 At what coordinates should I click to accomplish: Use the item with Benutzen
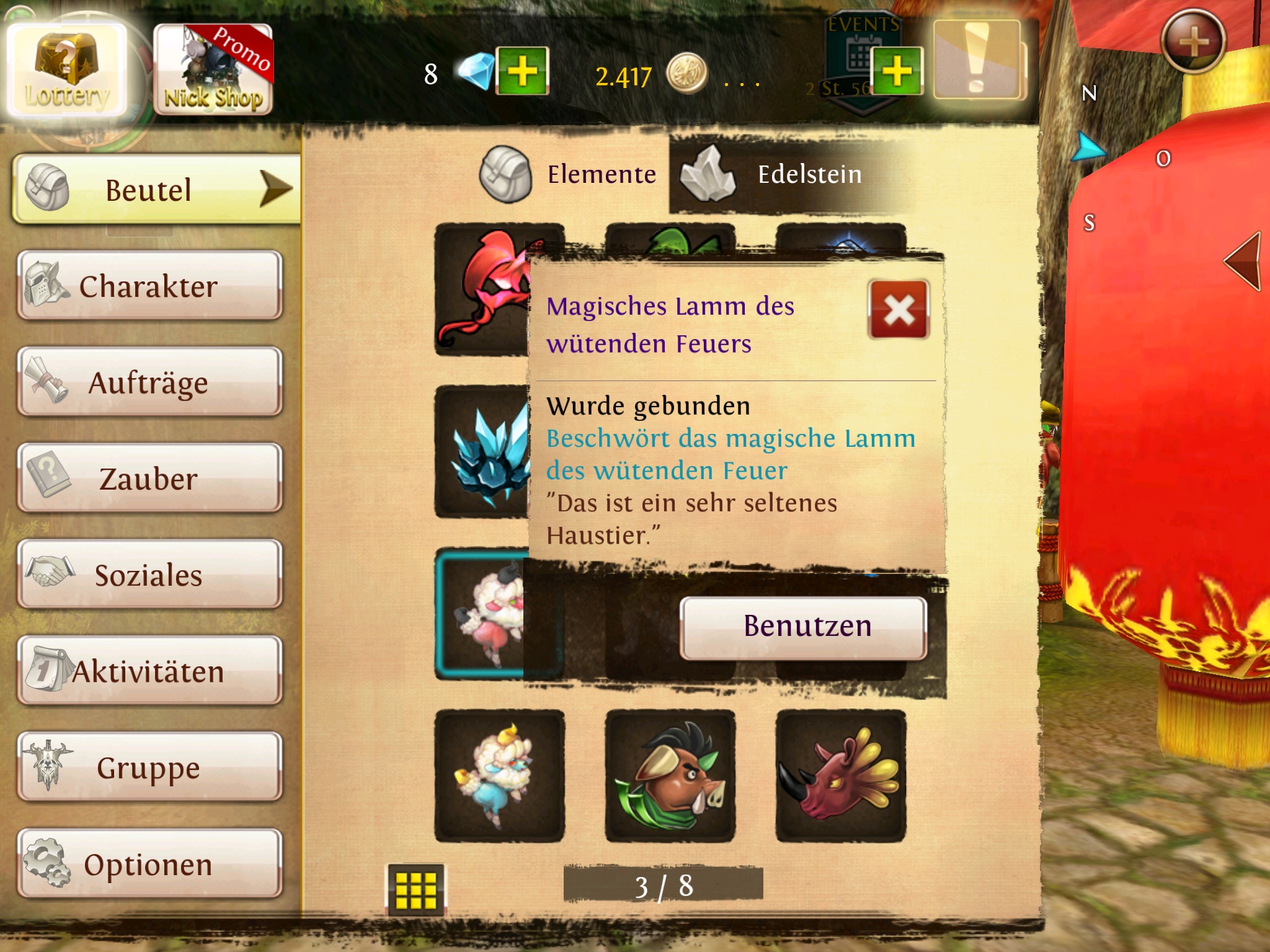pyautogui.click(x=804, y=627)
